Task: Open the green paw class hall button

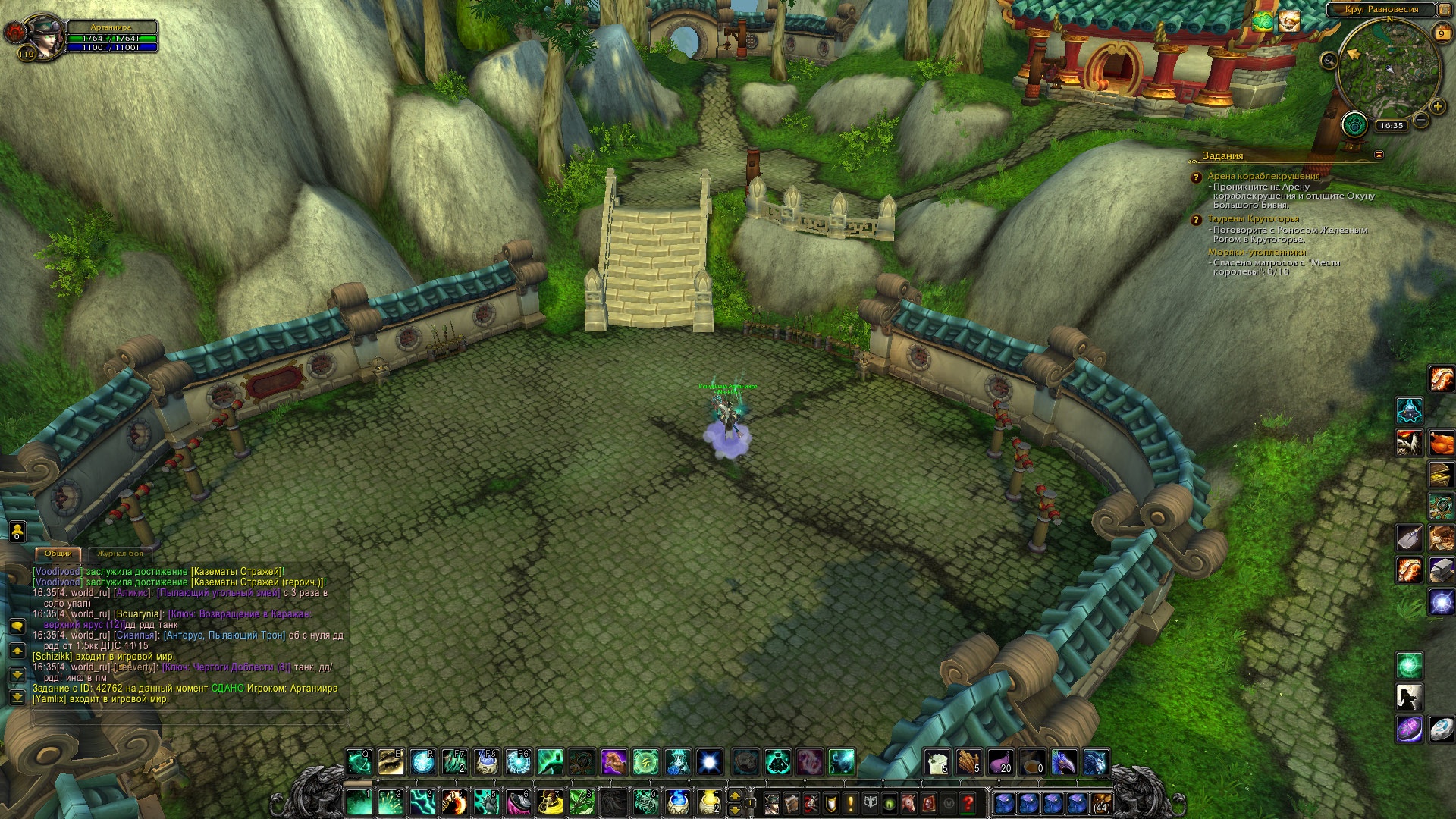Action: [x=1354, y=124]
